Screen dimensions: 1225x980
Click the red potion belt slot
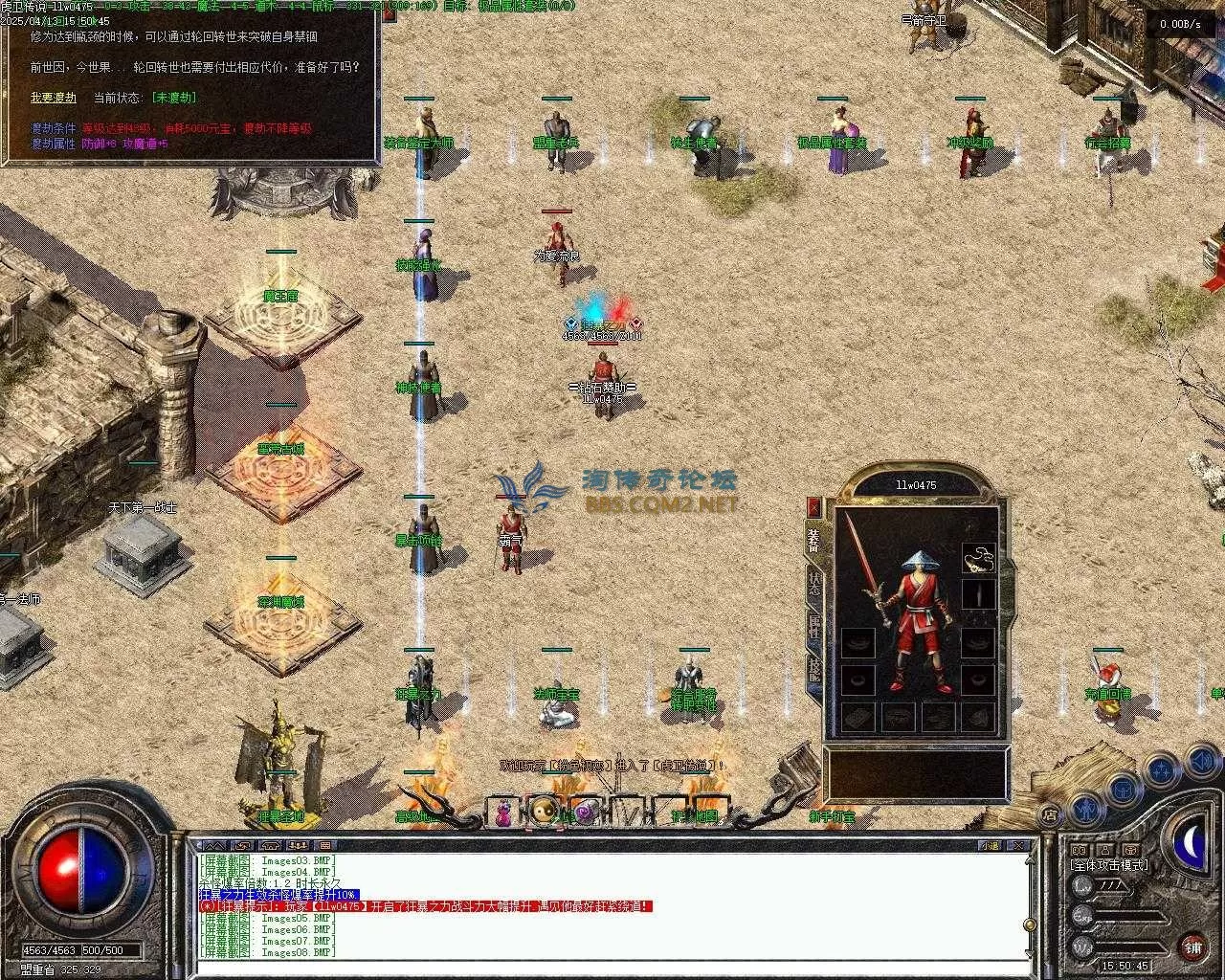tap(502, 813)
